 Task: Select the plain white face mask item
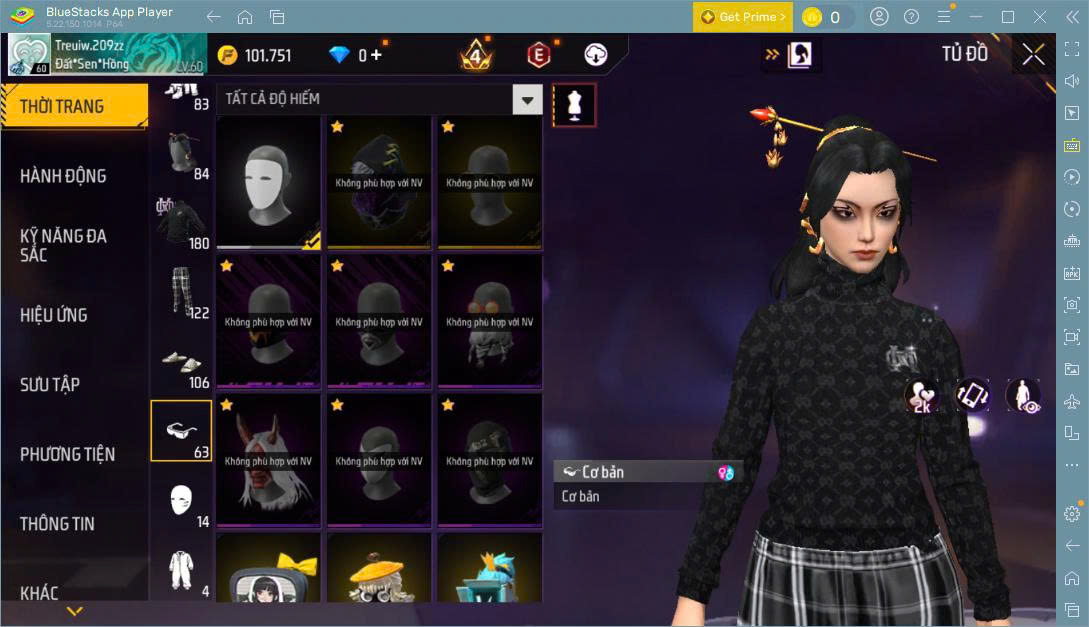268,183
